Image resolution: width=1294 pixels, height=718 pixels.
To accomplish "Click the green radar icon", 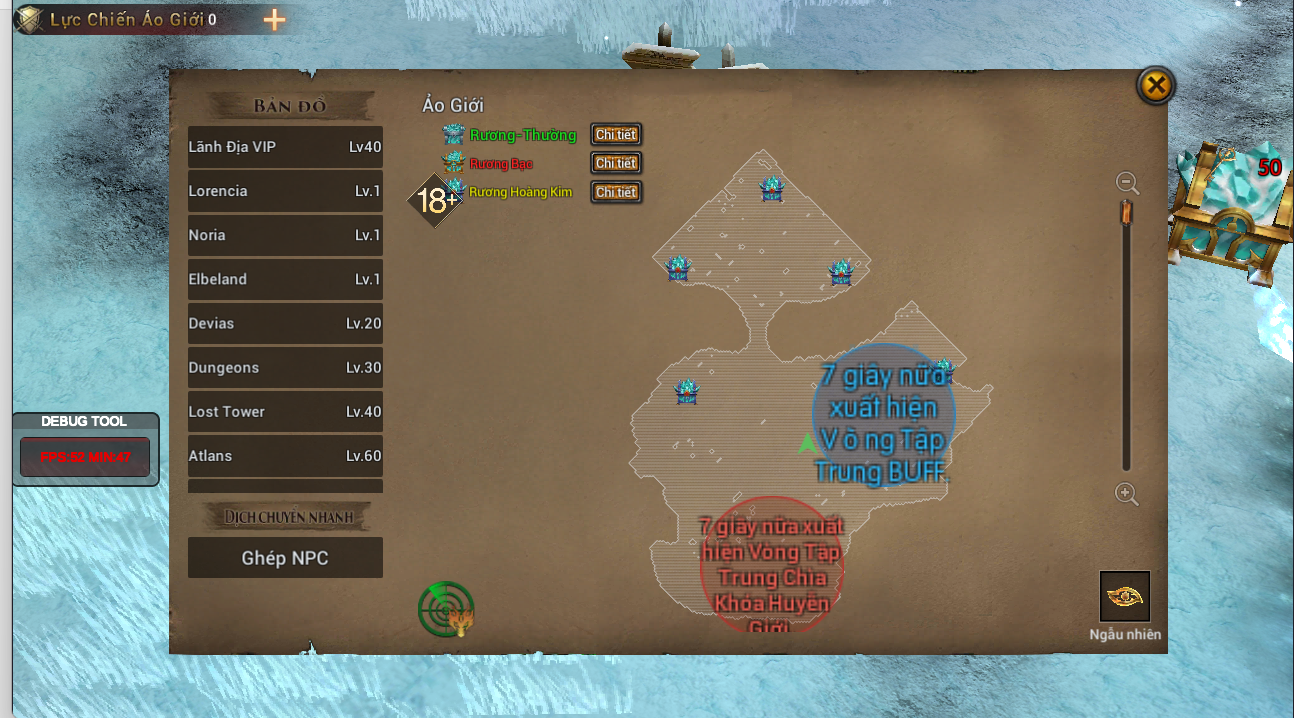I will [x=446, y=609].
